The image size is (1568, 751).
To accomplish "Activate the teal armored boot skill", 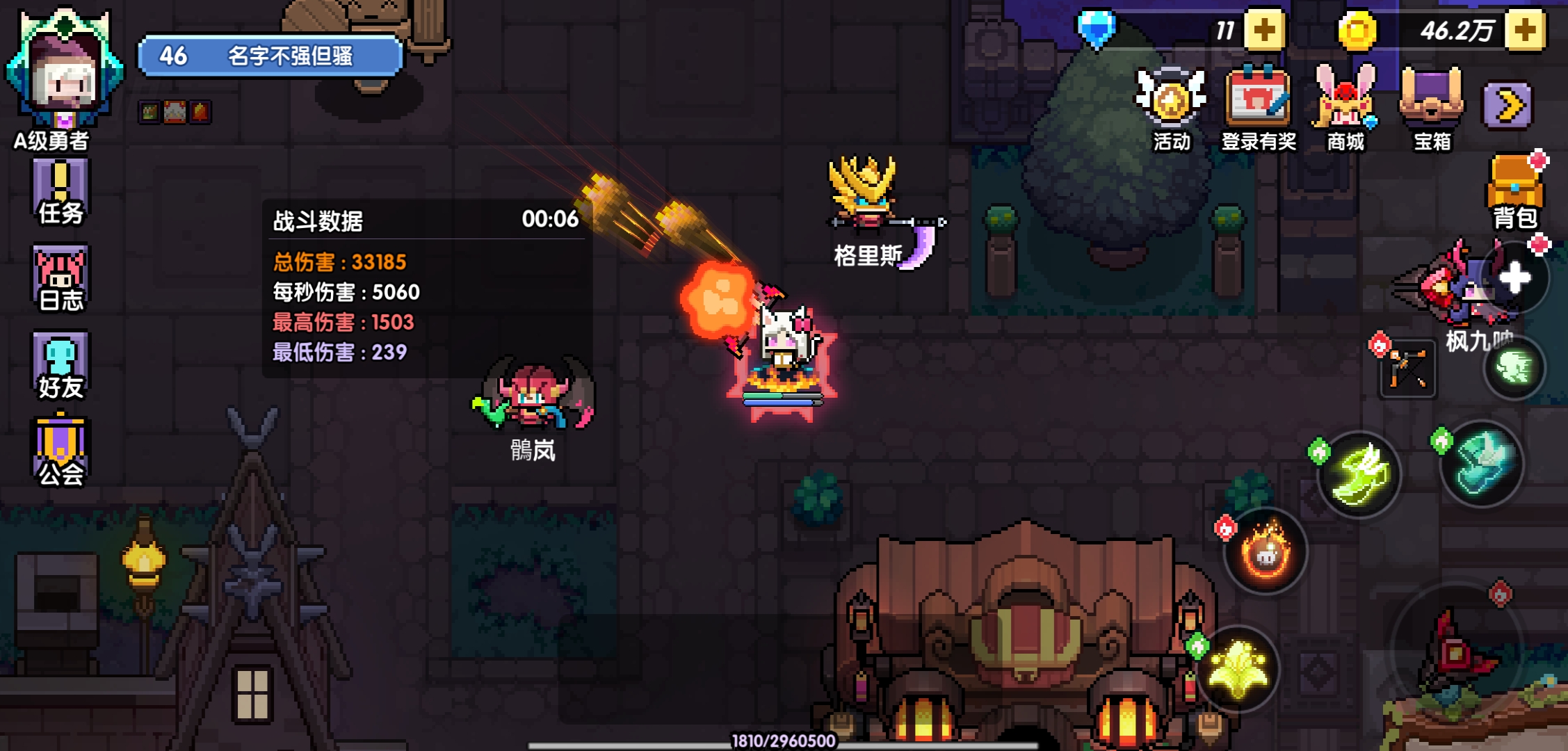I will point(1481,462).
